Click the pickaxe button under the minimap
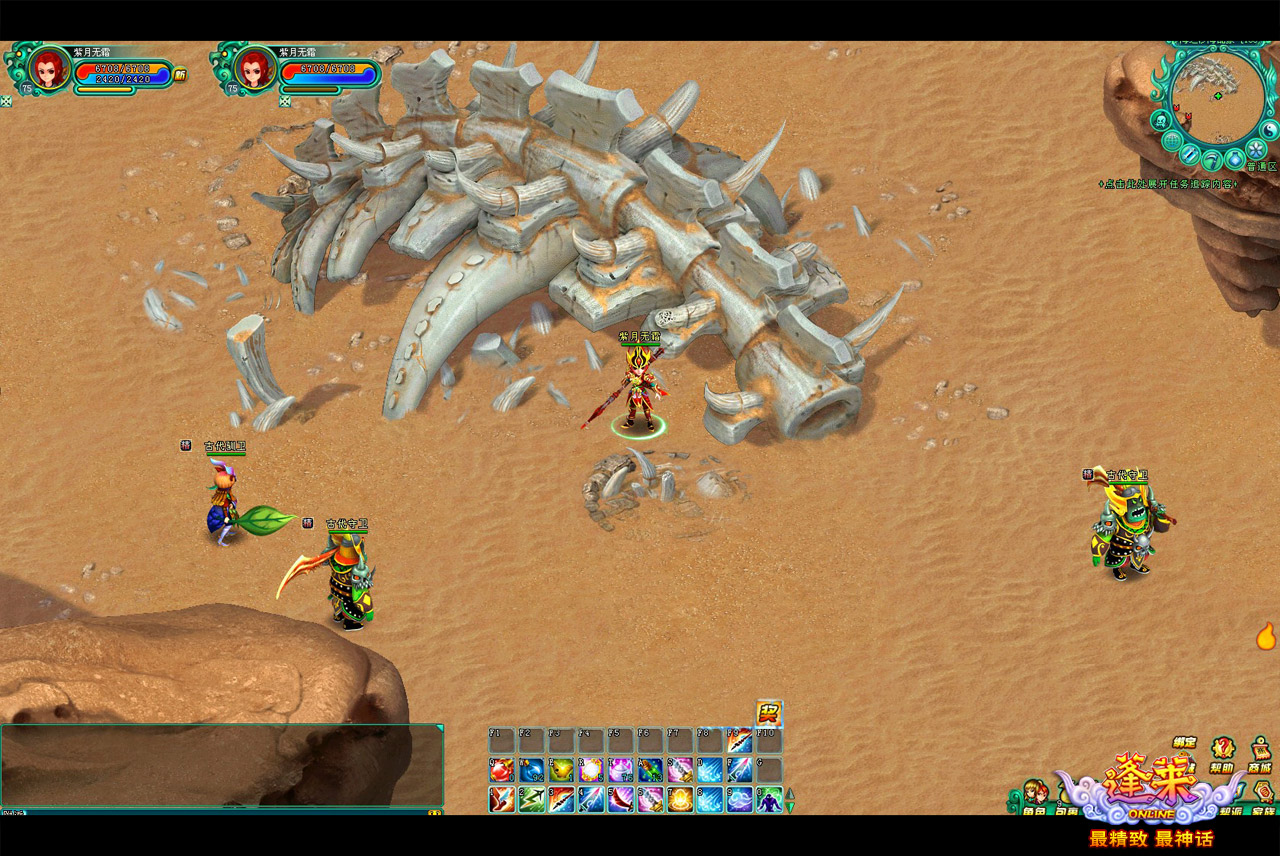This screenshot has height=856, width=1280. pyautogui.click(x=1212, y=159)
